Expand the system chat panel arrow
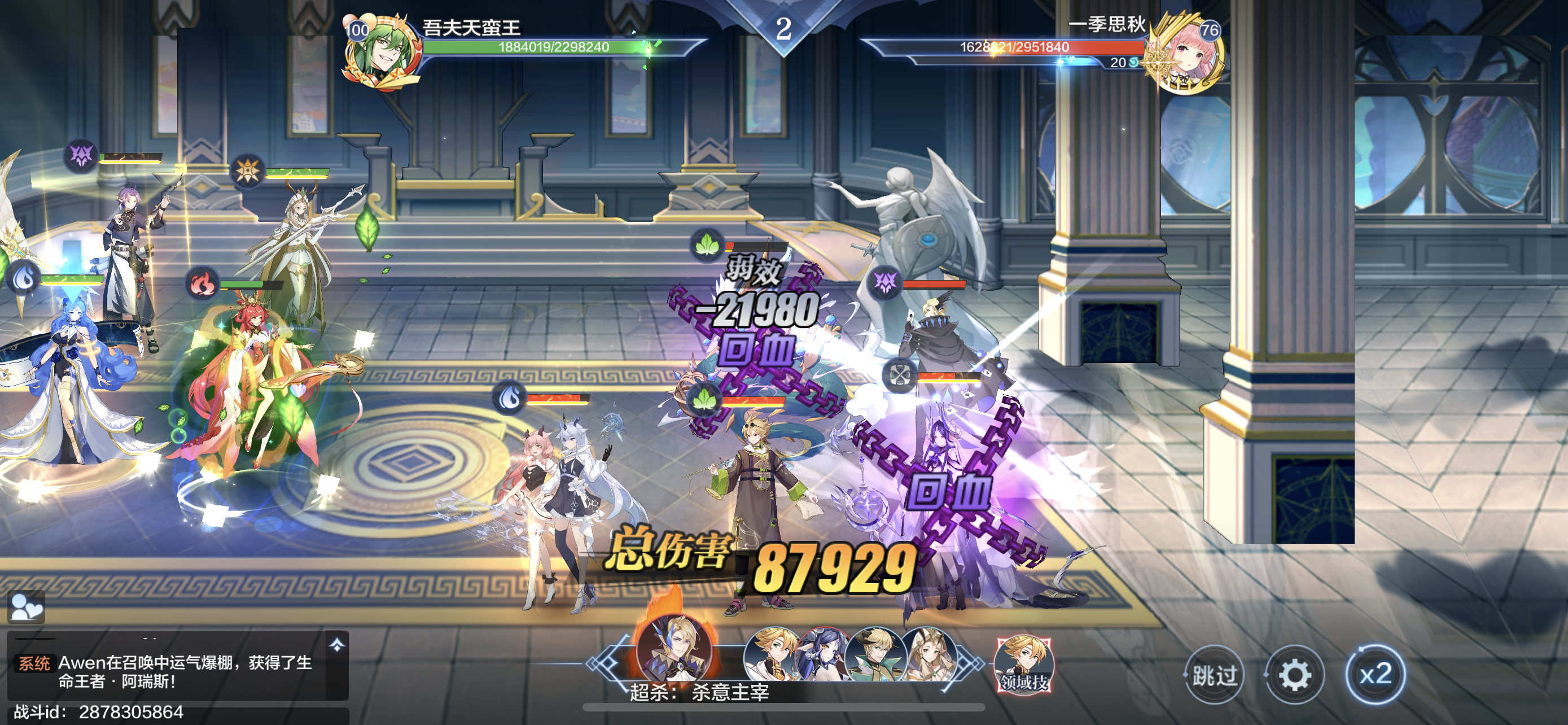1568x725 pixels. [337, 645]
